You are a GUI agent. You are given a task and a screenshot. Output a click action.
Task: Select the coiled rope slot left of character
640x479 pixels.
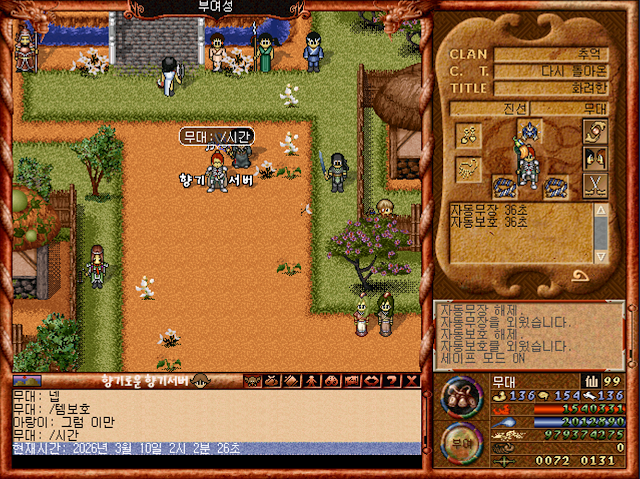(502, 184)
